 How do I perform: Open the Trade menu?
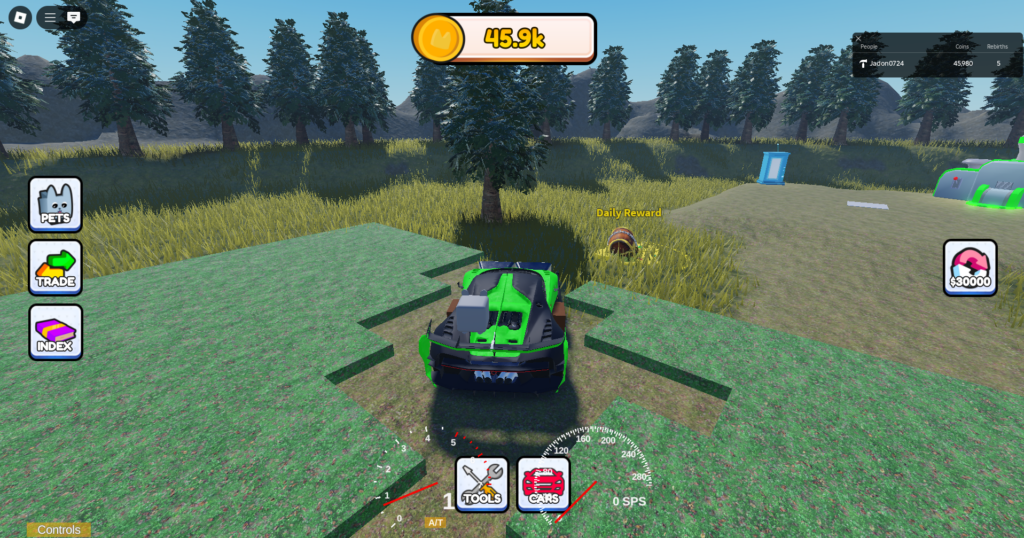(55, 267)
